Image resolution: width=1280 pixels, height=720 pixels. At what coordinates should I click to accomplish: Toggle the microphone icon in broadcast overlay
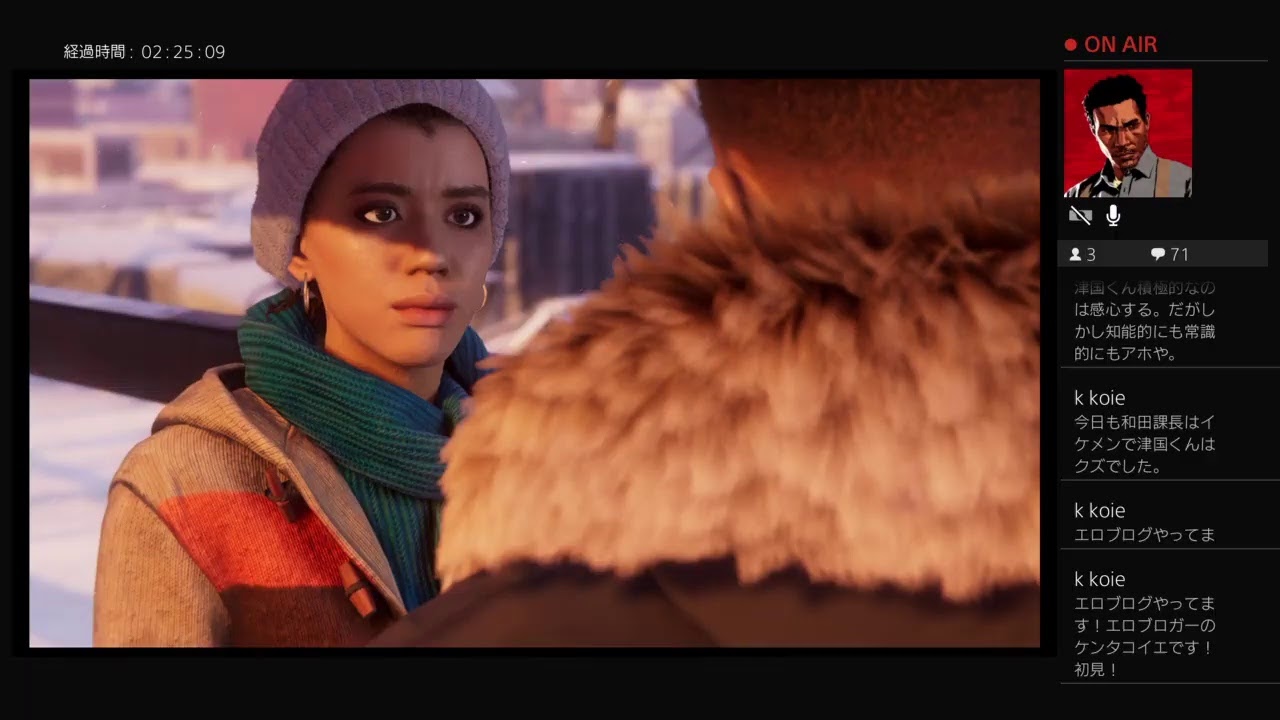[x=1113, y=216]
